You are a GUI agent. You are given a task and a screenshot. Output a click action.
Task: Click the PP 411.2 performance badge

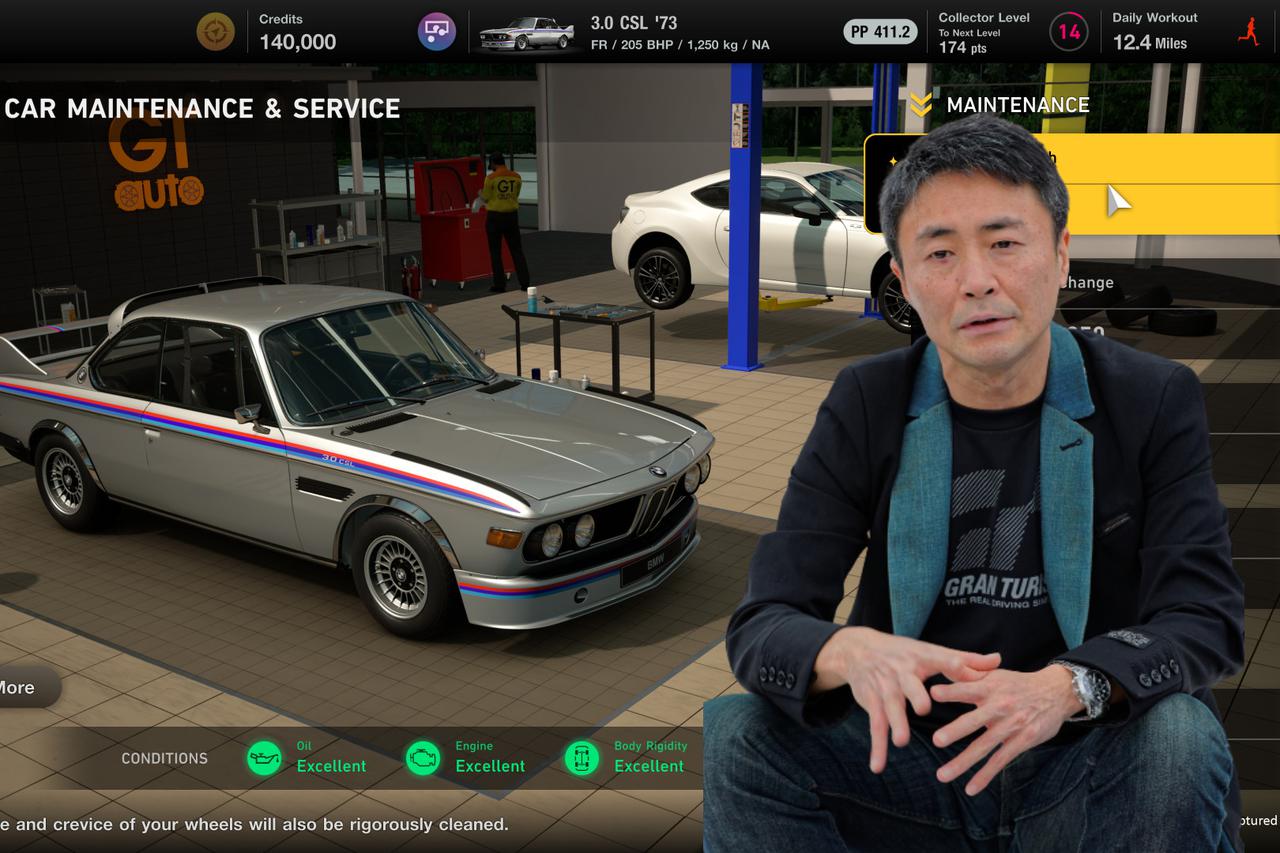(x=879, y=31)
